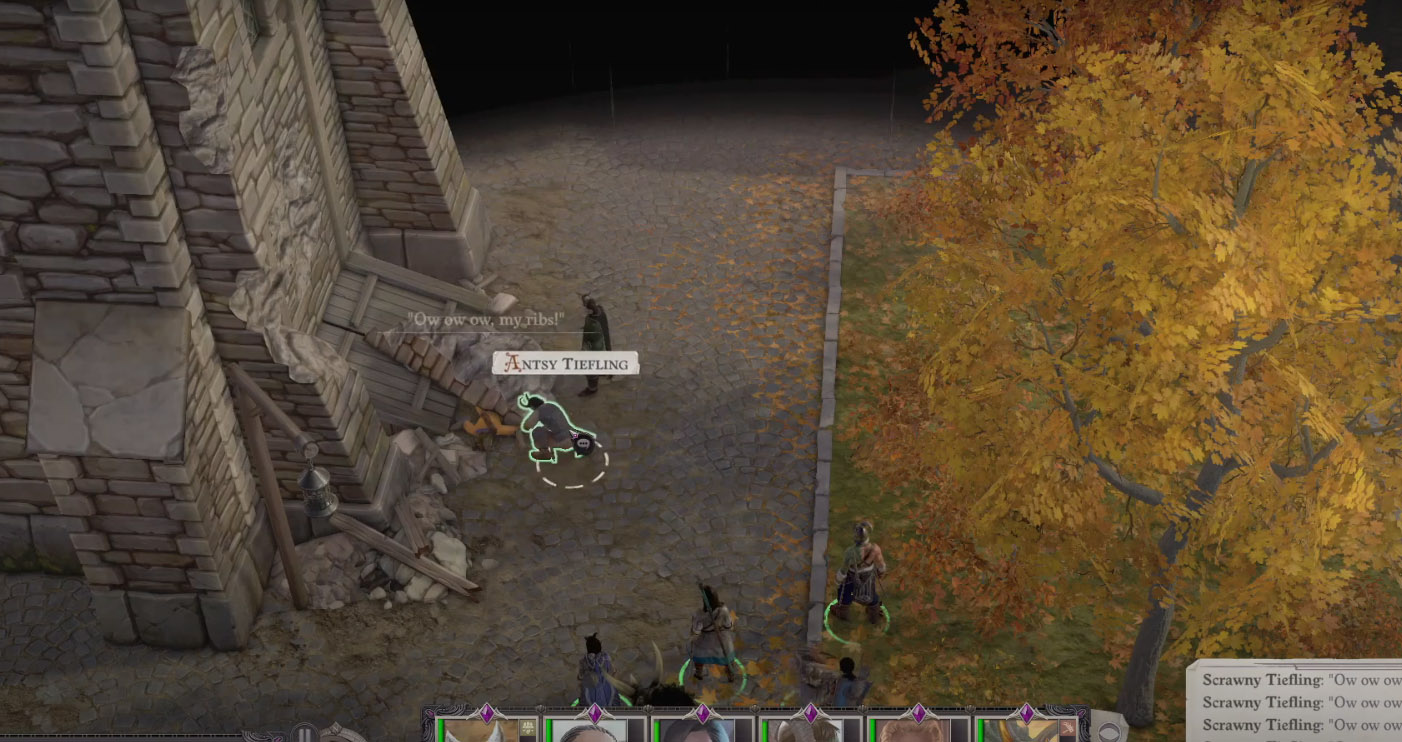This screenshot has height=742, width=1402.
Task: Click the level-up gem above the fifth portrait
Action: (x=919, y=713)
